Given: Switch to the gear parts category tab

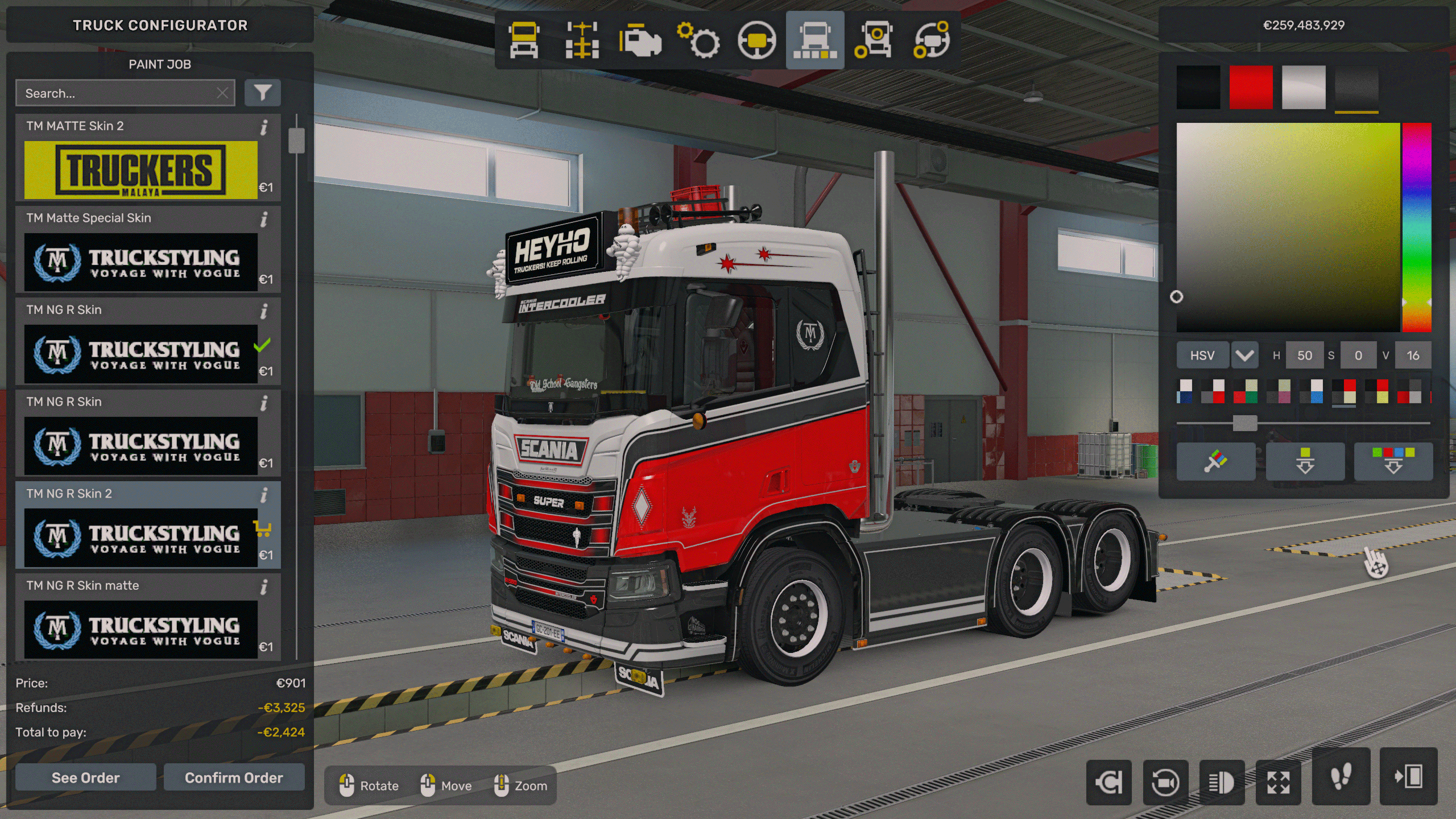Looking at the screenshot, I should 698,41.
